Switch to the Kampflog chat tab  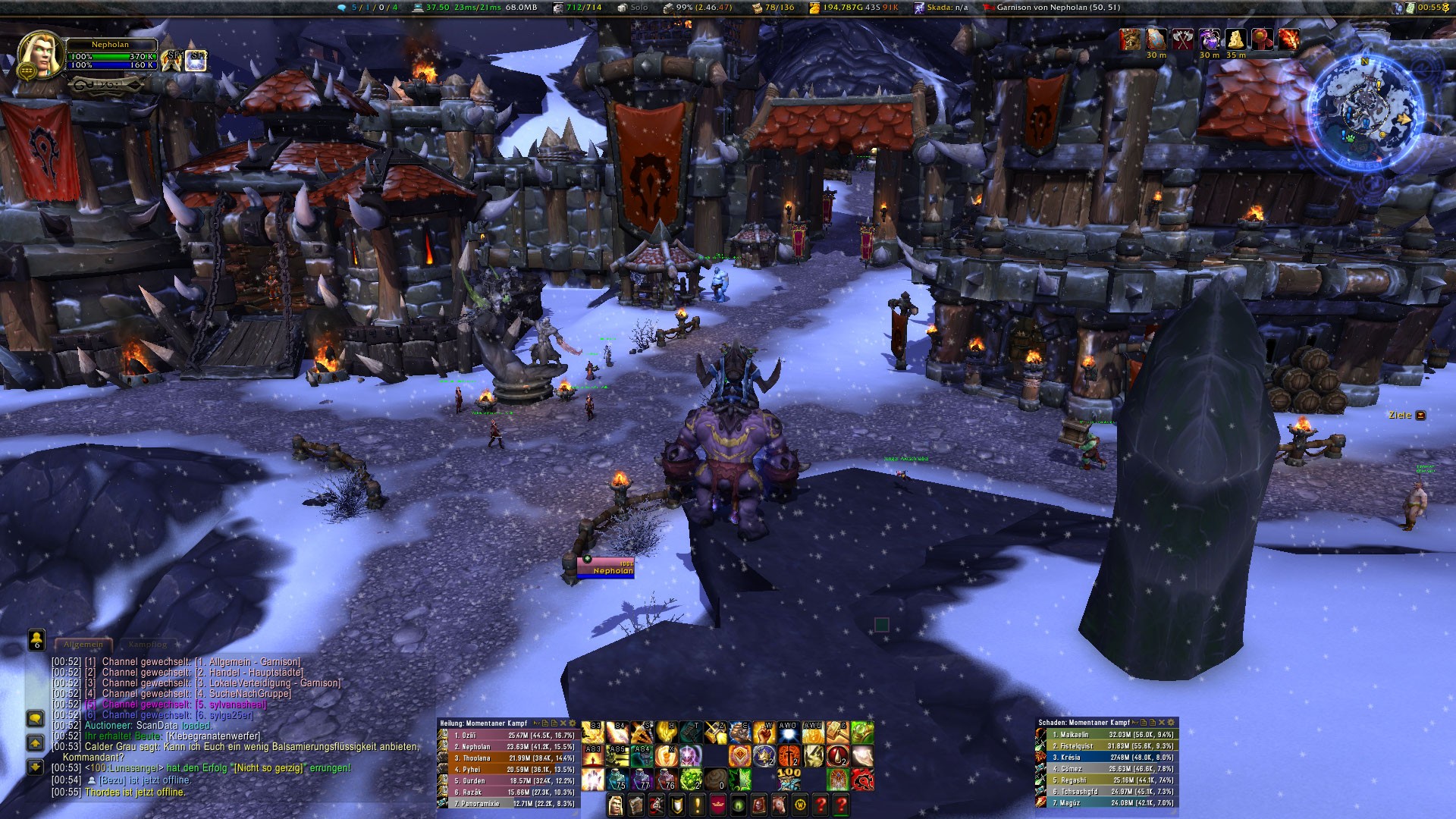147,645
